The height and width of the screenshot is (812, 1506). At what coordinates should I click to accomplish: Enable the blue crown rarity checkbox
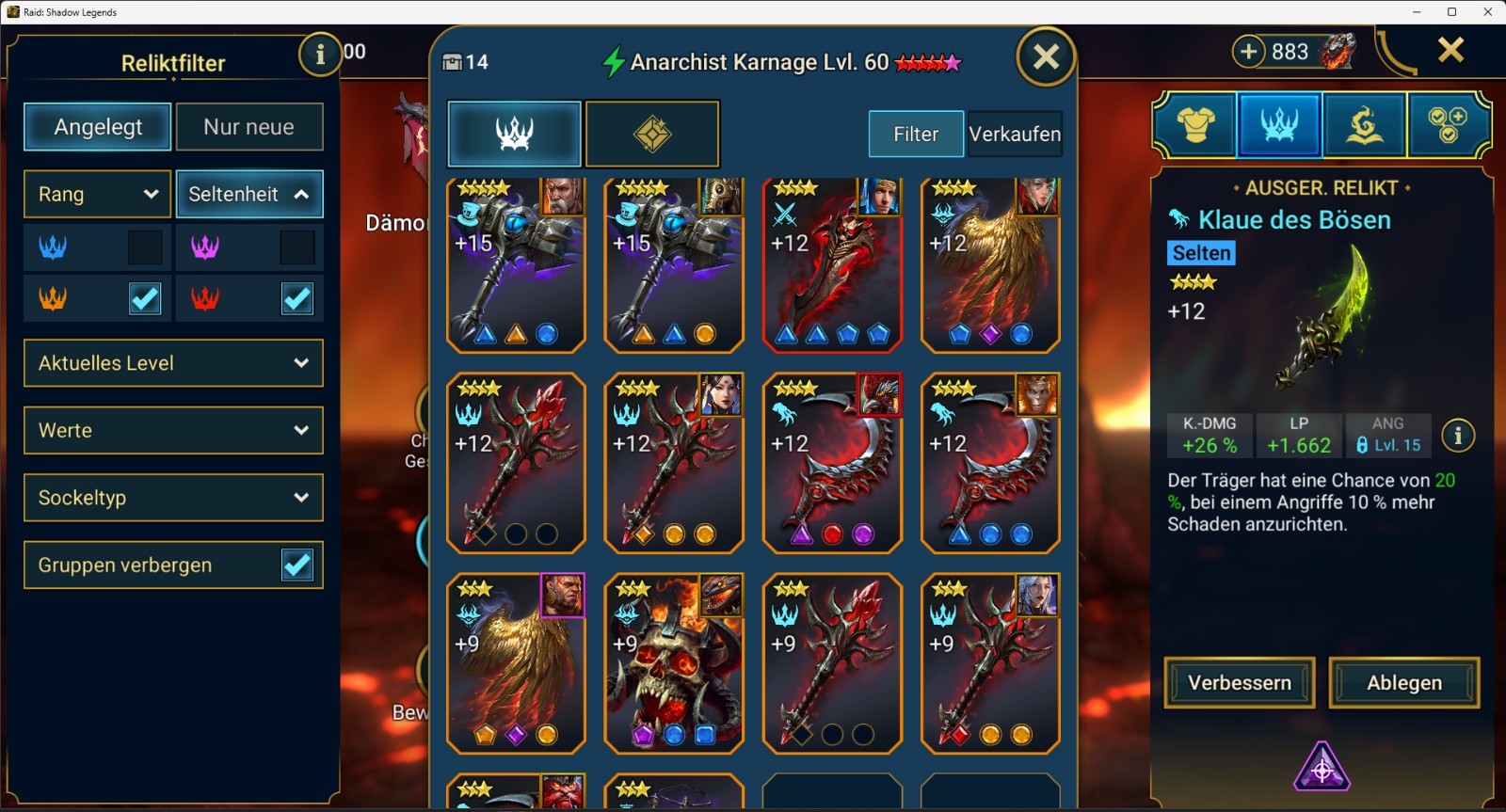tap(145, 247)
